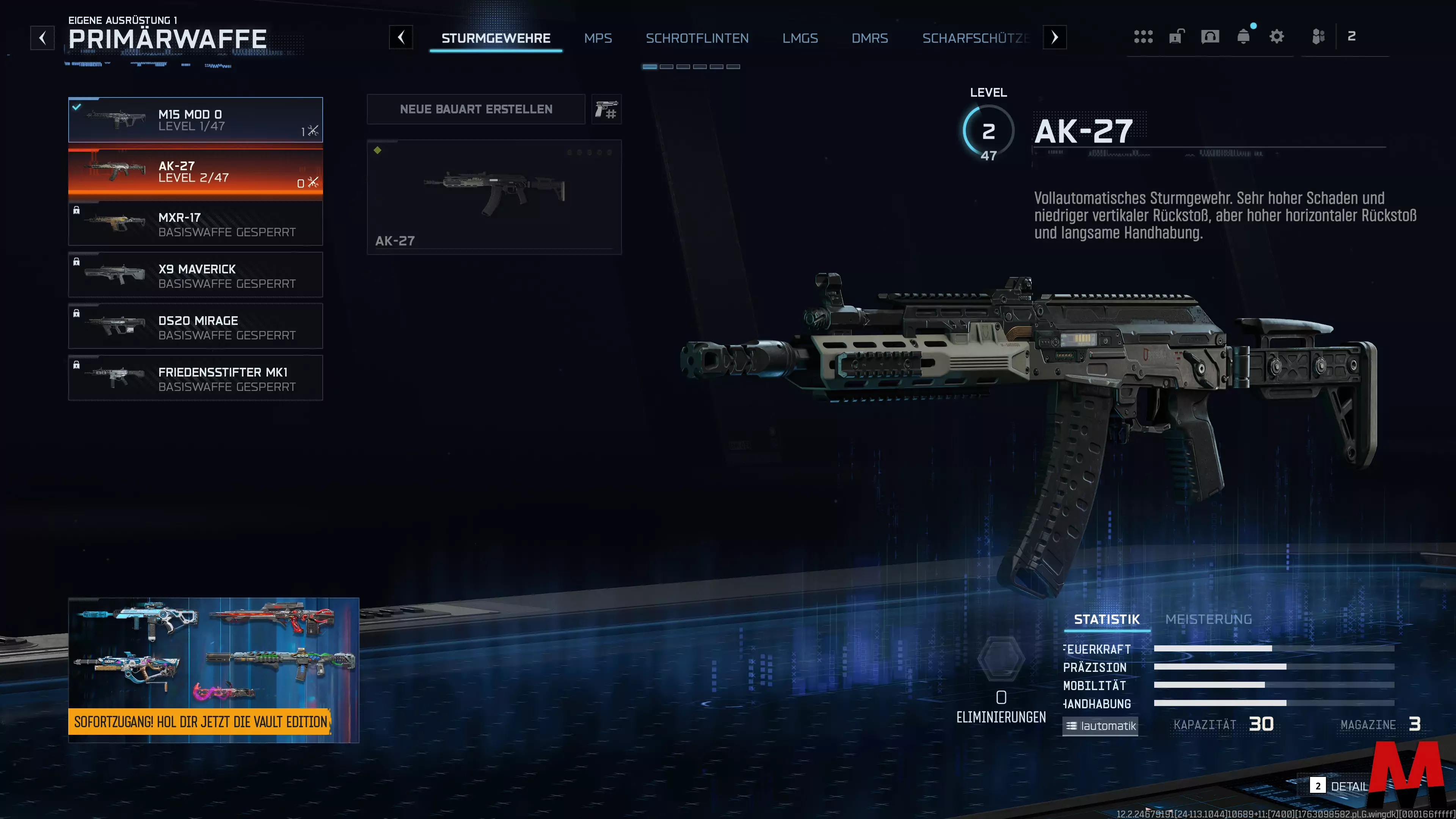
Task: Choose the AK-27 from weapon list
Action: [195, 172]
